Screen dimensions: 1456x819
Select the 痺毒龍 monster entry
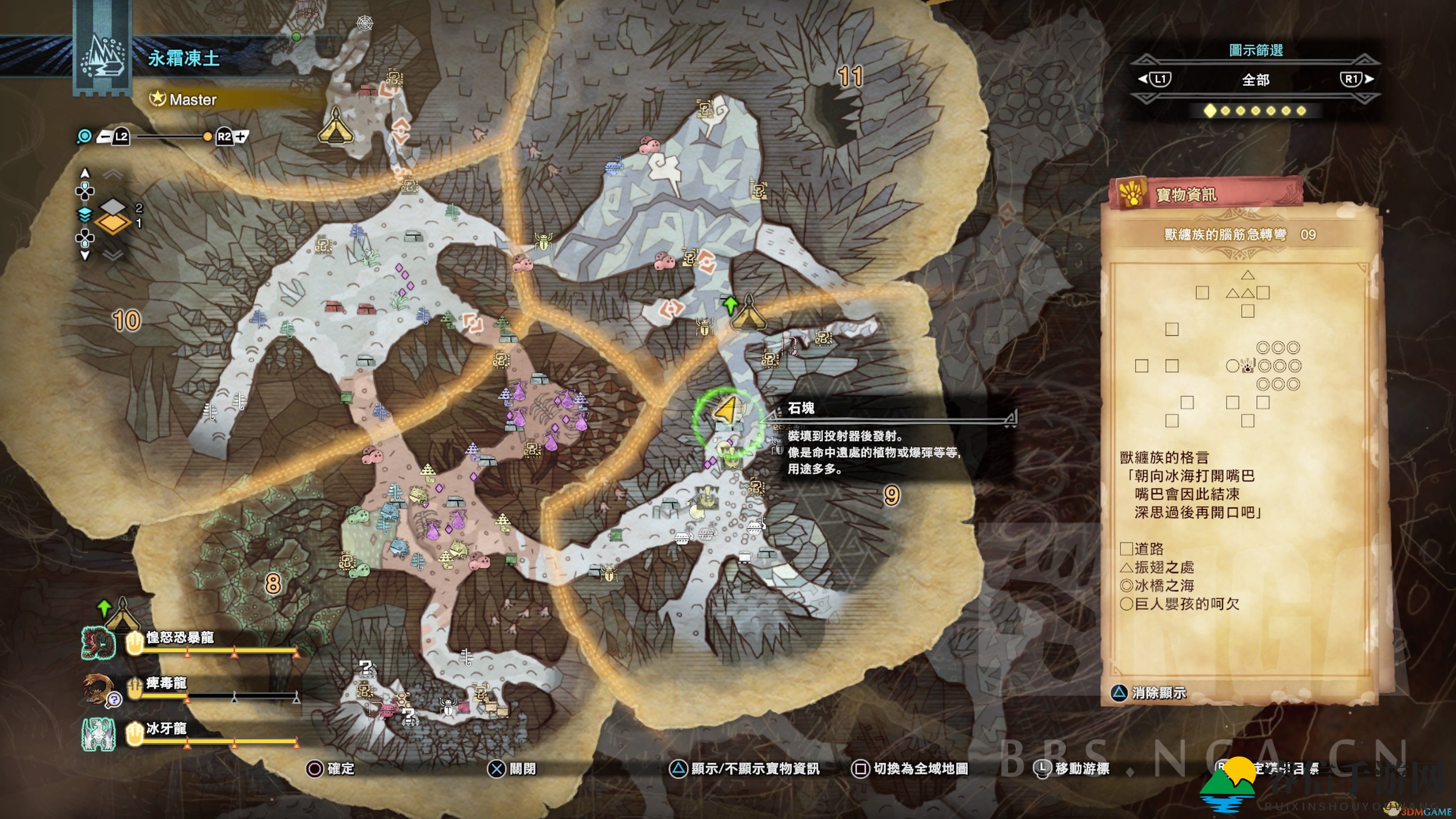tap(166, 683)
